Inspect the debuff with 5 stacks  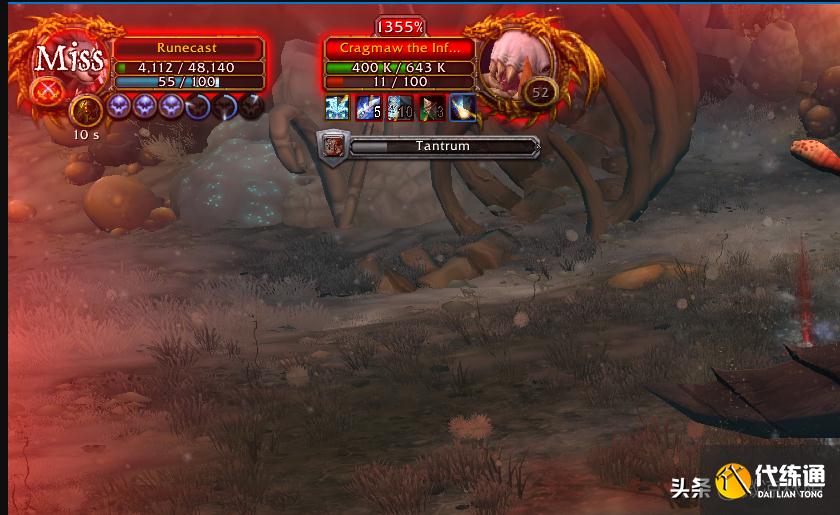click(x=368, y=108)
